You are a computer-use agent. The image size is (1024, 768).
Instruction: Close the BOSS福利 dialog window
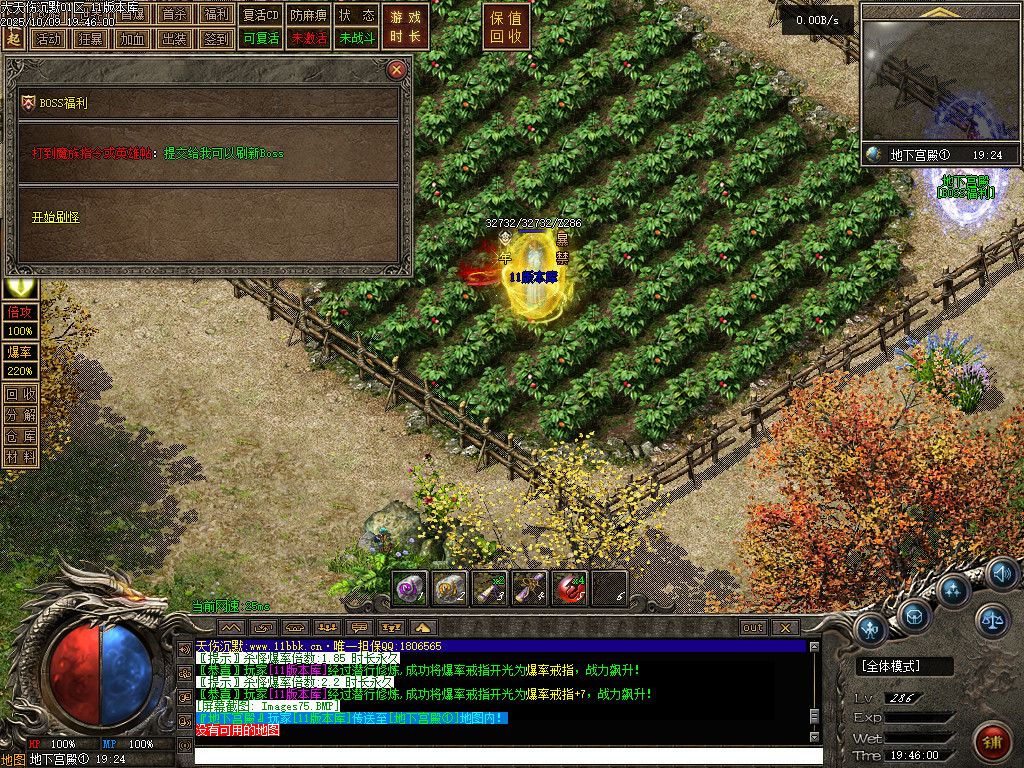pyautogui.click(x=397, y=70)
